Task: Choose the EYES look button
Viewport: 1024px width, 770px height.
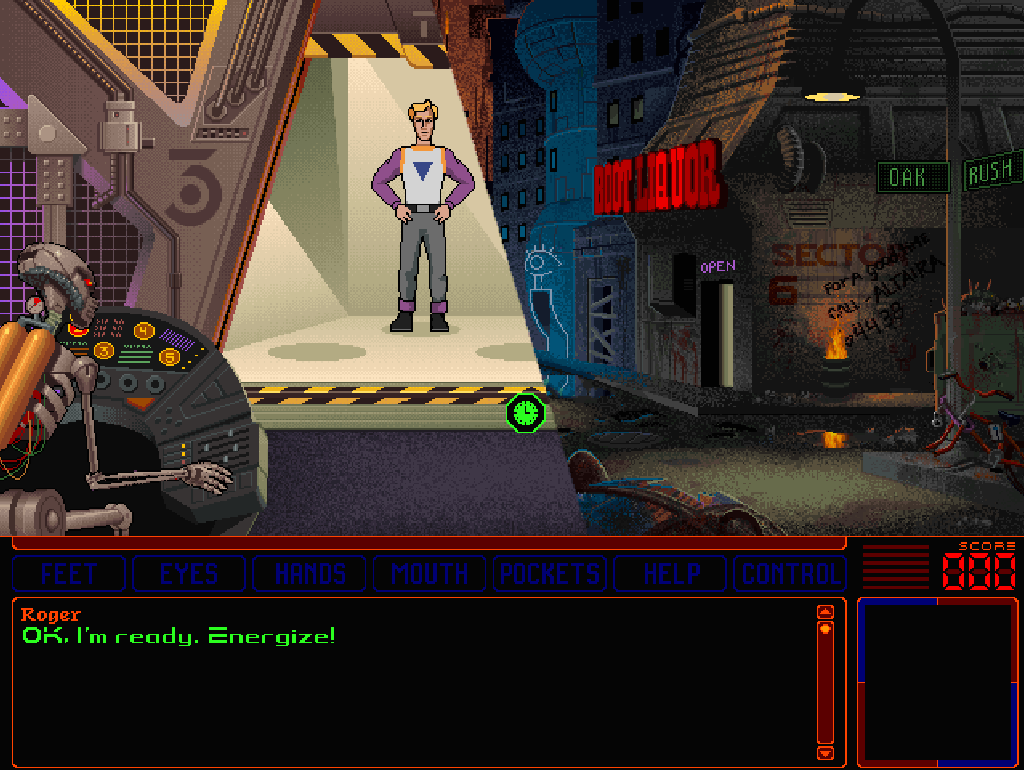Action: (189, 574)
